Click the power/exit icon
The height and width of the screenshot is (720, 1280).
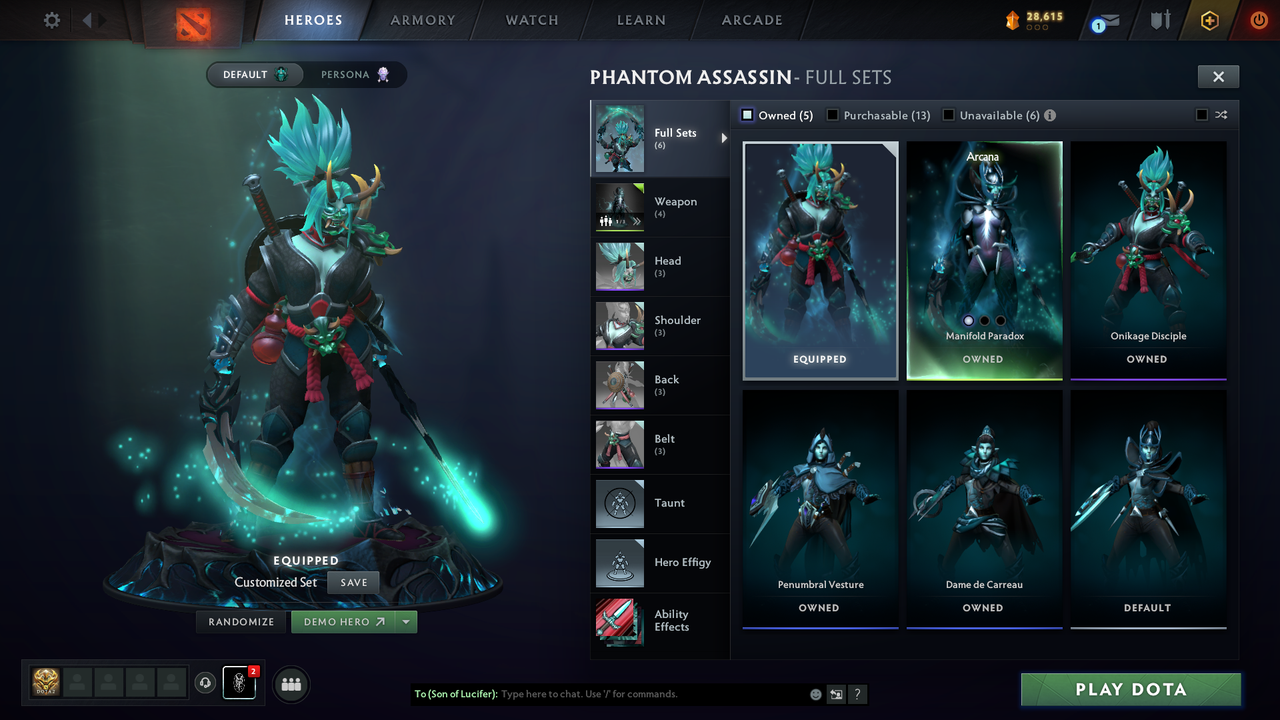coord(1258,19)
